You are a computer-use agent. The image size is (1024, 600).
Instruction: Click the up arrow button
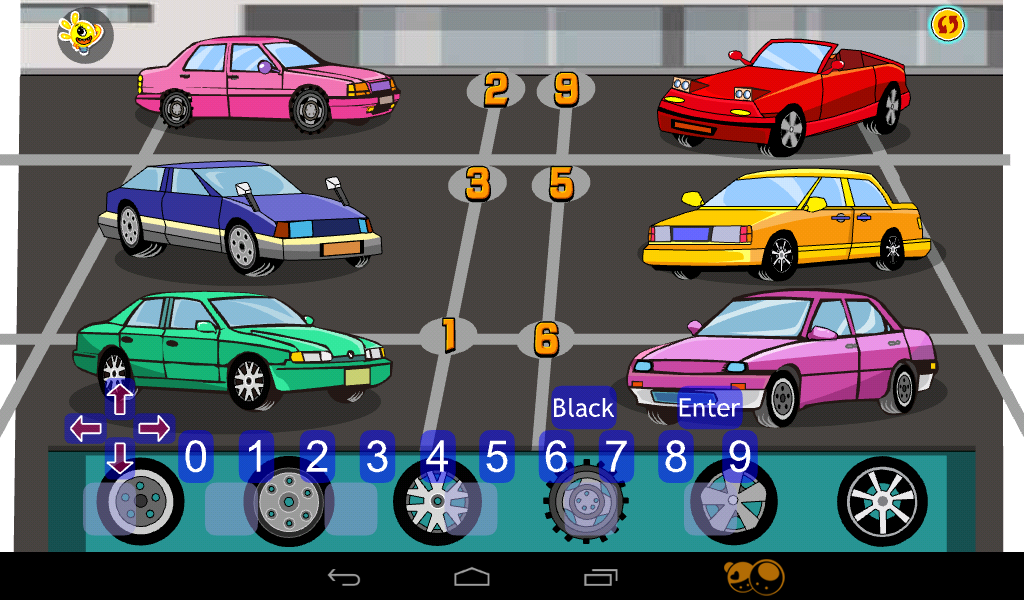pyautogui.click(x=120, y=399)
